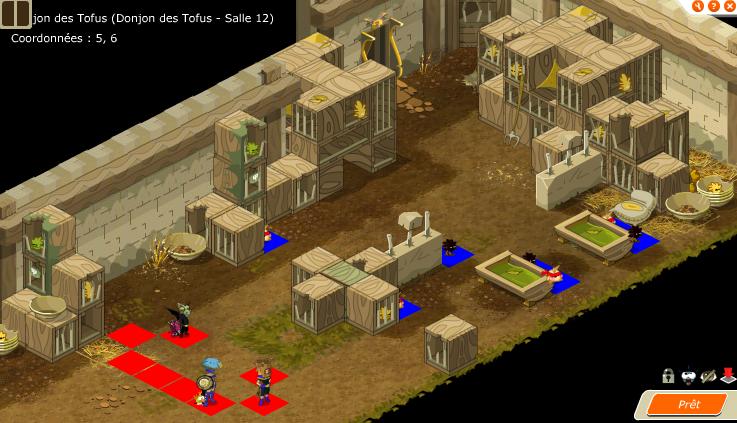Toggle the crossed-out eye spectator icon
Viewport: 737px width, 423px height.
(708, 376)
